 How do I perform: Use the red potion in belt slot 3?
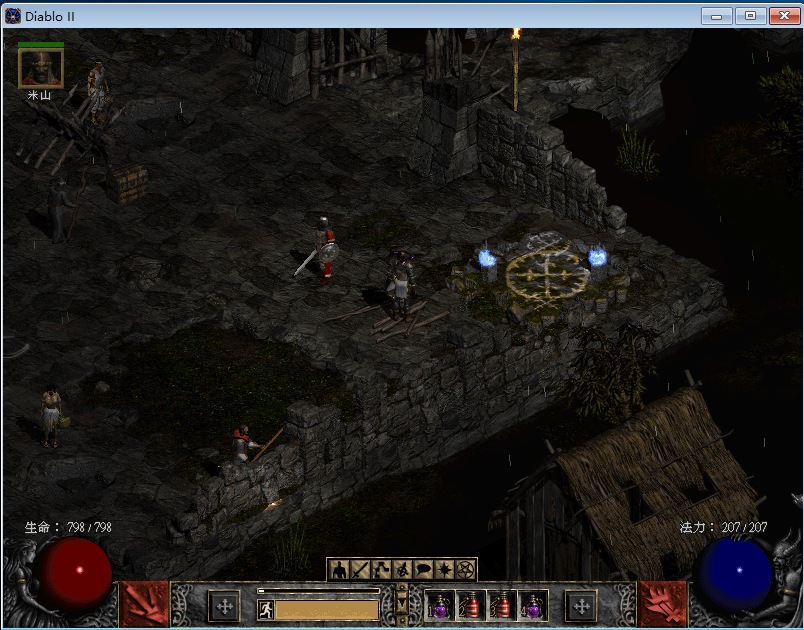502,606
